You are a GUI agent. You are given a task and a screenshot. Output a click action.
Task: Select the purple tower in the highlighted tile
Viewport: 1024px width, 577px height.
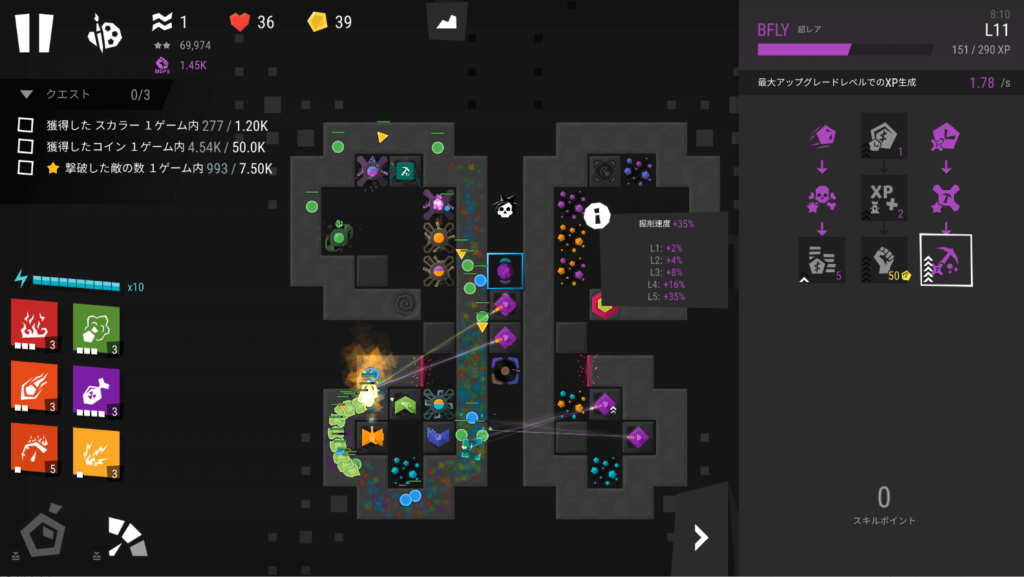click(505, 271)
